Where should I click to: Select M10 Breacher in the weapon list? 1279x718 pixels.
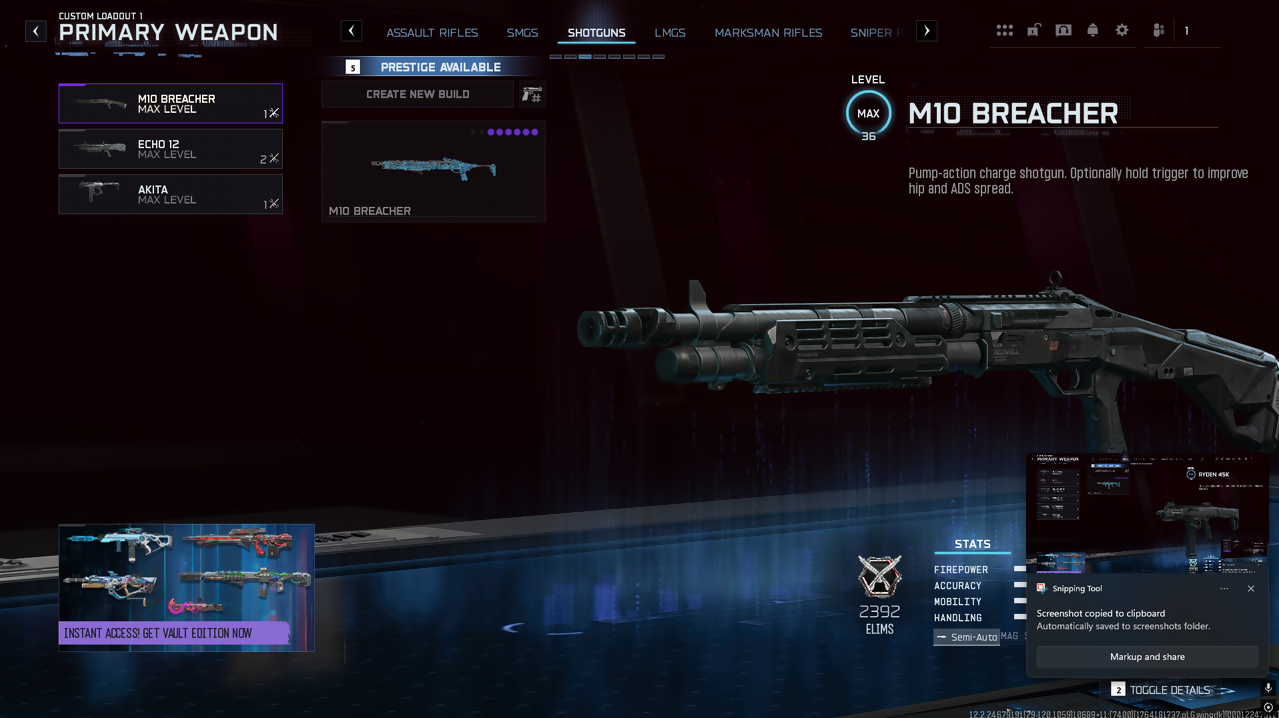tap(170, 103)
